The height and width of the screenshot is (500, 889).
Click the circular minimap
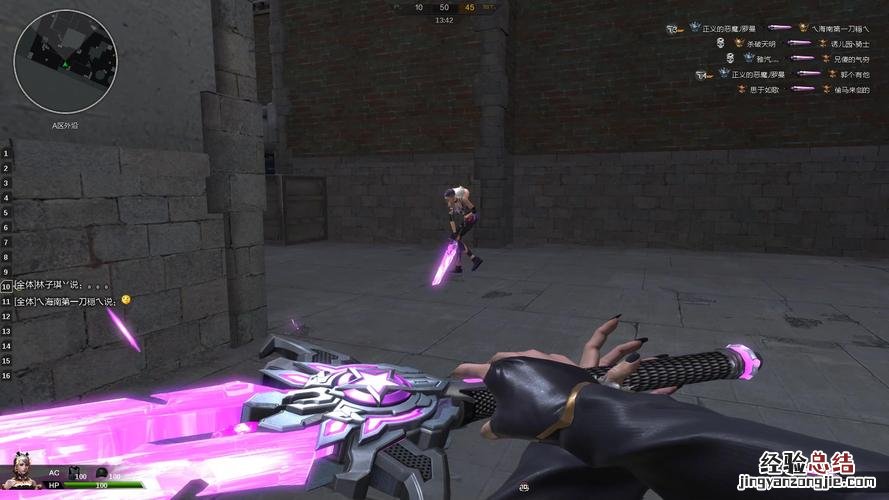(65, 61)
